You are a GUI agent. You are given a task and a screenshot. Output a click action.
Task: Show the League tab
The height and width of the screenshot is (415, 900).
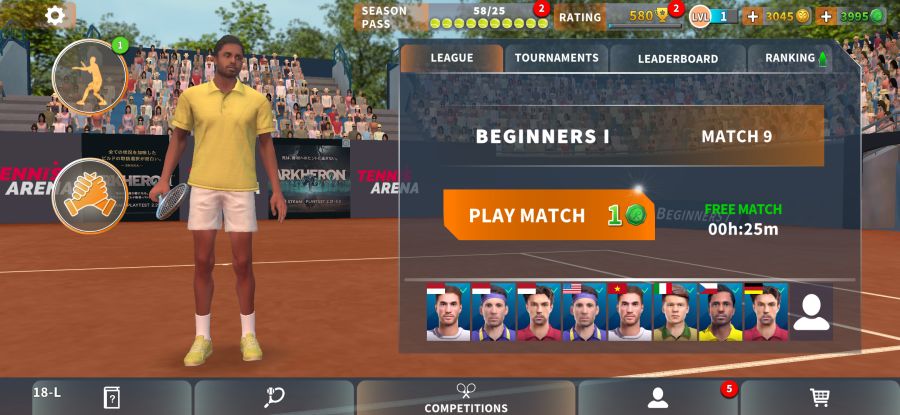pyautogui.click(x=451, y=58)
